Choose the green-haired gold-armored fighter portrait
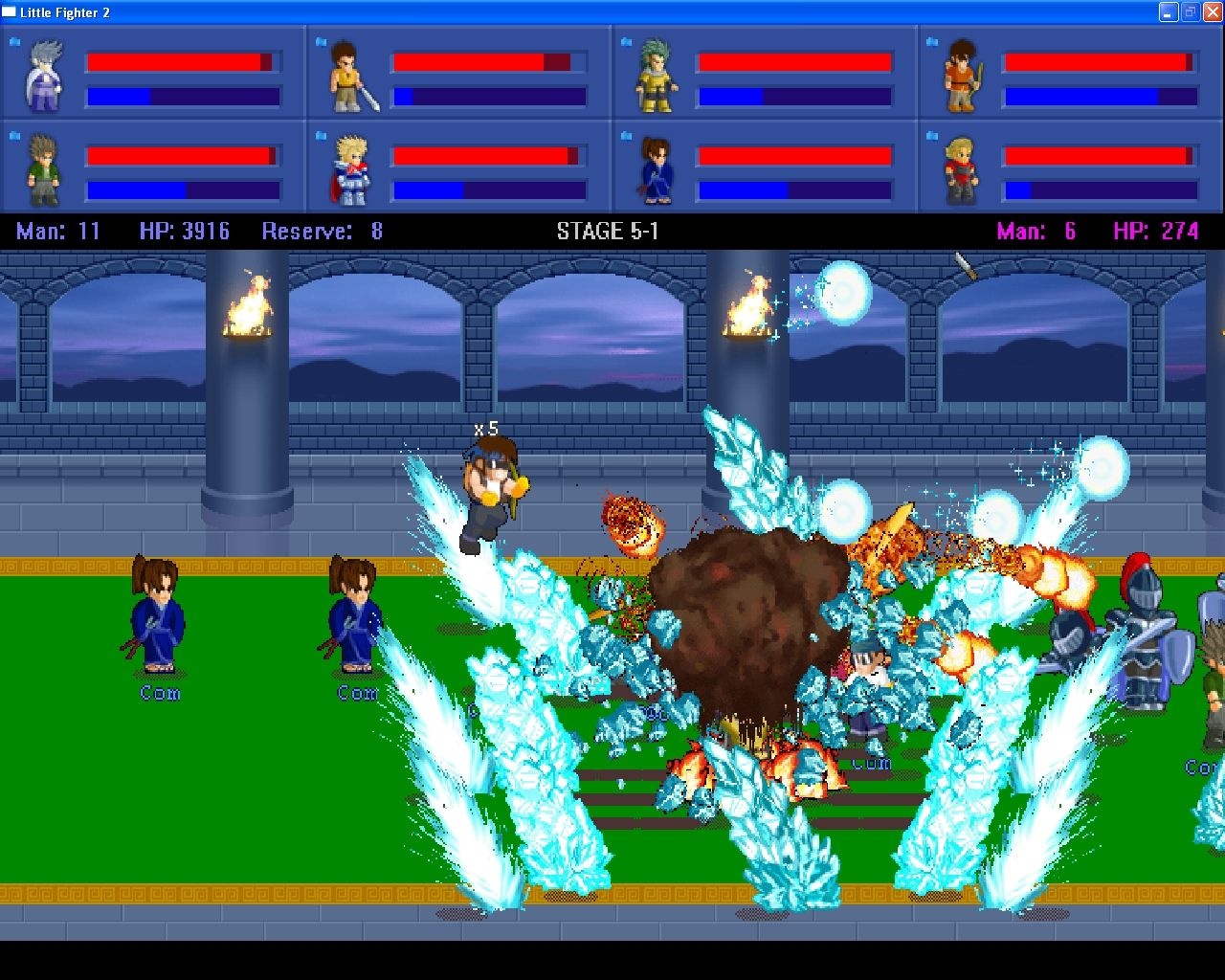Viewport: 1225px width, 980px height. click(x=656, y=76)
